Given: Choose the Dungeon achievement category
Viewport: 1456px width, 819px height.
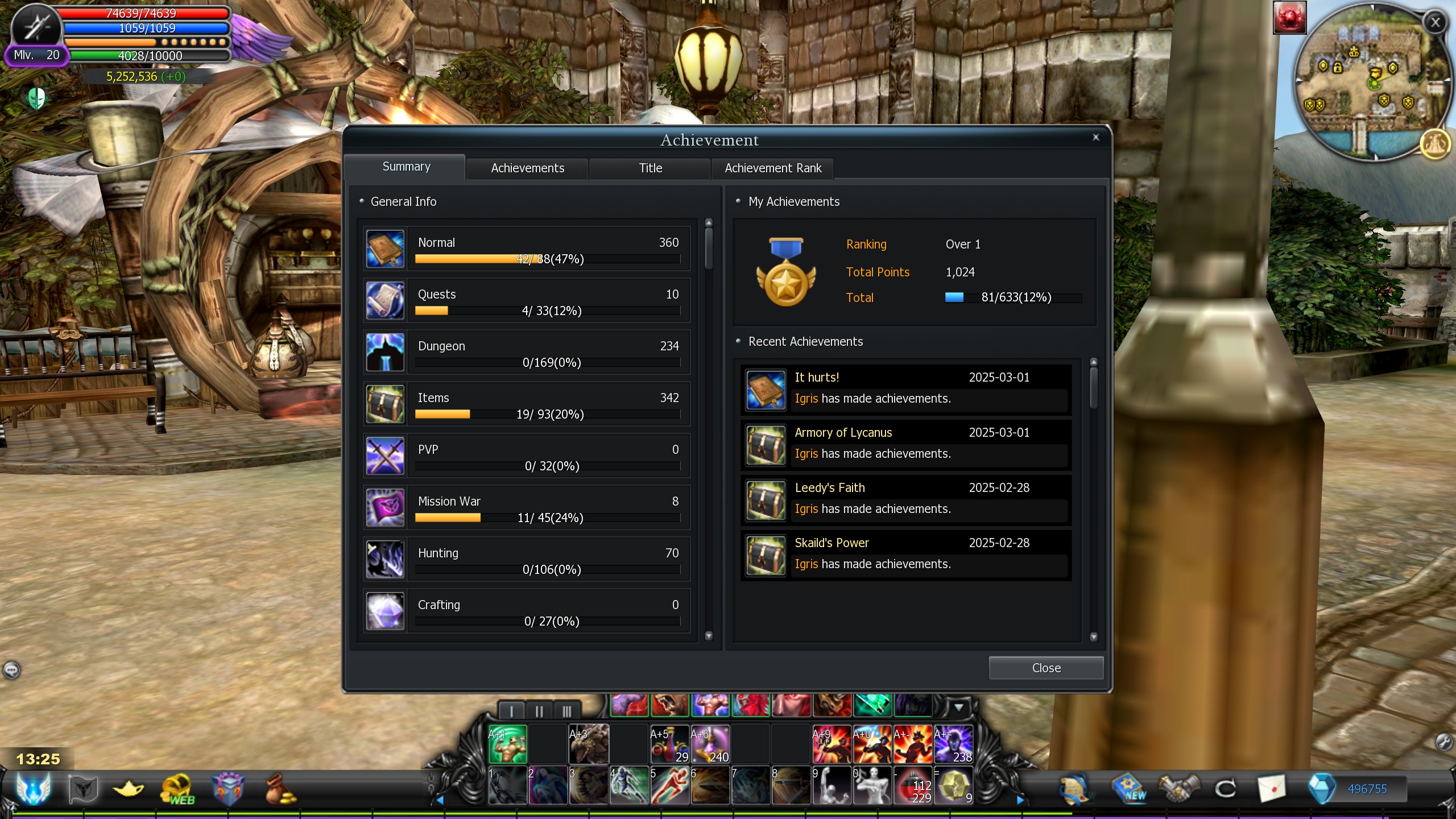Looking at the screenshot, I should (x=527, y=353).
